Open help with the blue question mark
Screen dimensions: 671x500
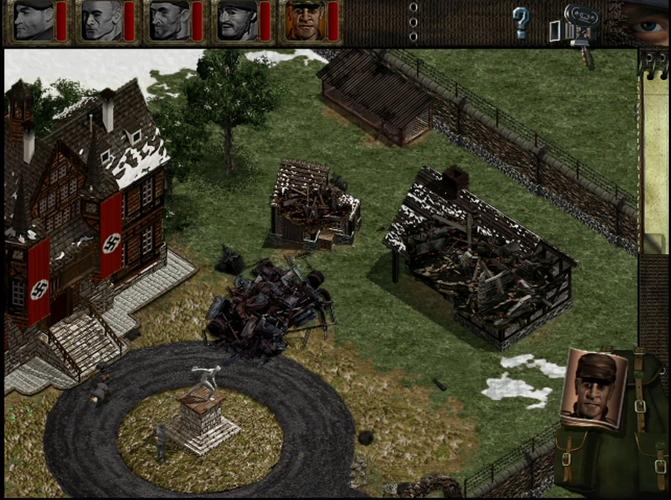tap(520, 21)
